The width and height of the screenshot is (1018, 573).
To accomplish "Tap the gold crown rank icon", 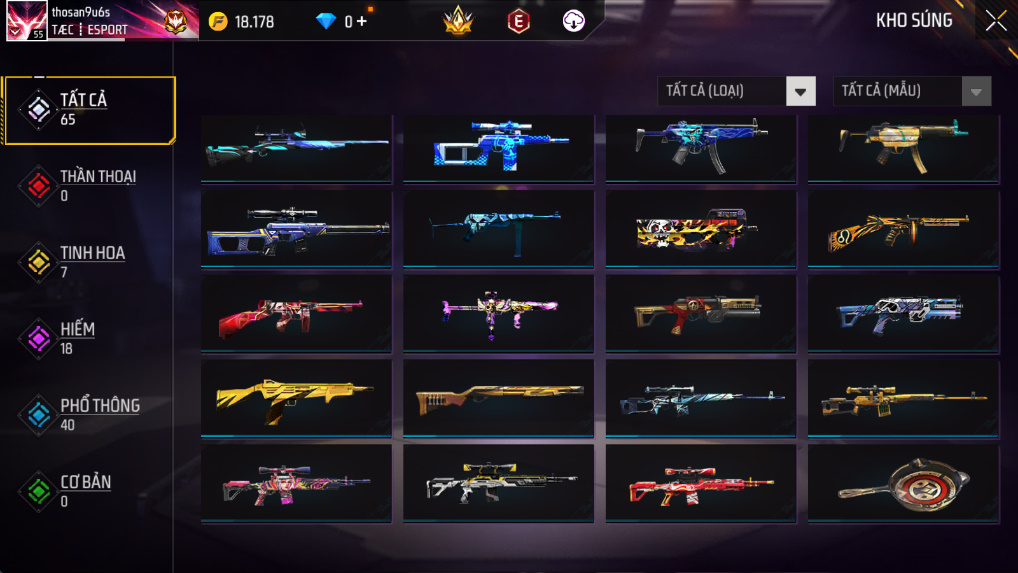I will tap(458, 21).
